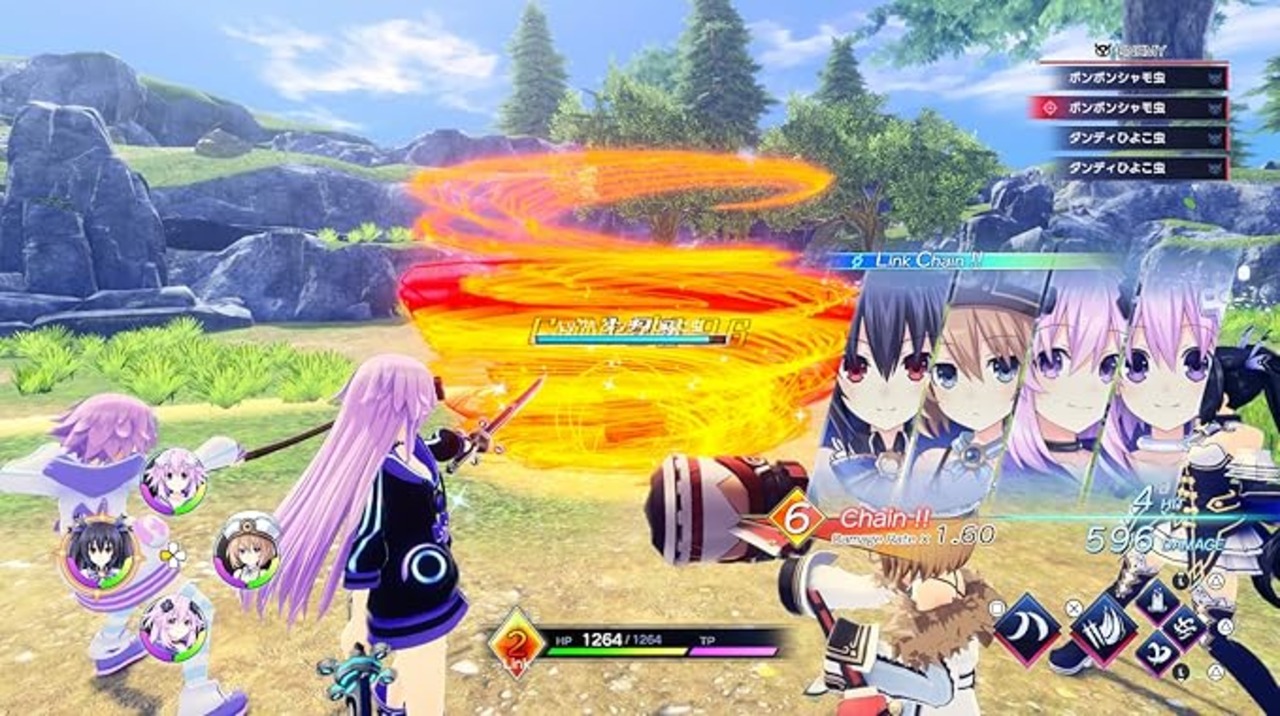Activate the double crescent slash skill

(1027, 629)
